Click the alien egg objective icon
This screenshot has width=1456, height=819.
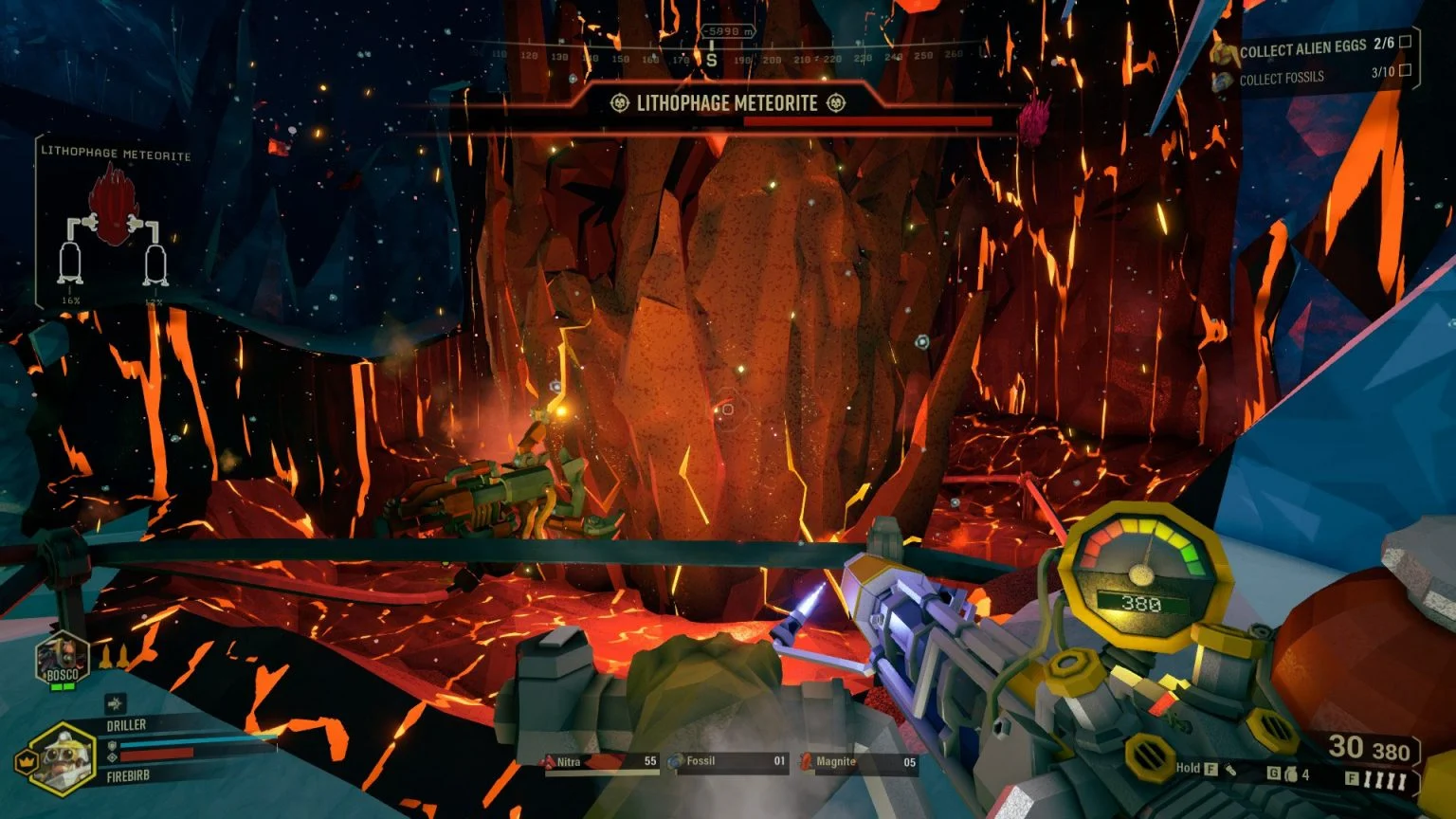coord(1224,52)
